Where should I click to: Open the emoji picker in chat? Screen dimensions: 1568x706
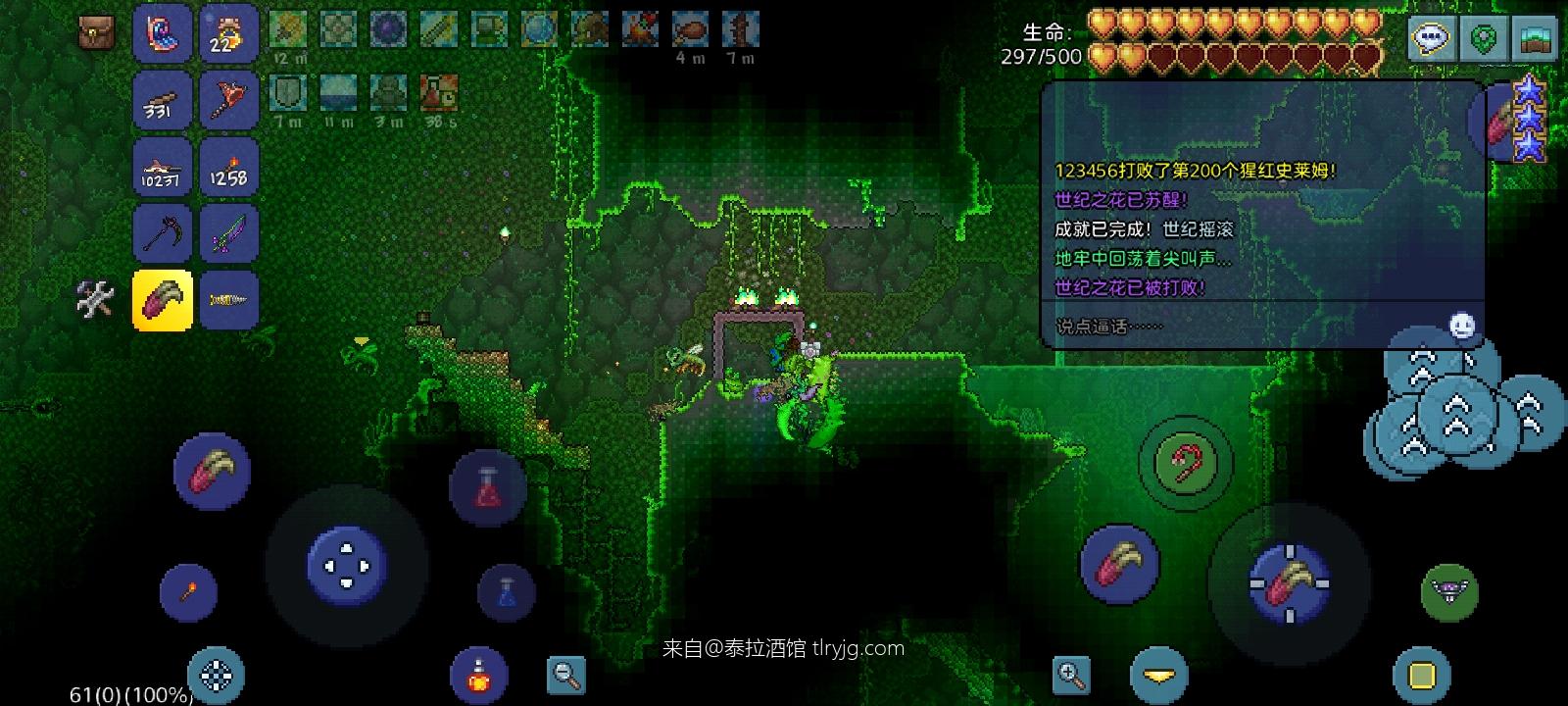[1462, 326]
